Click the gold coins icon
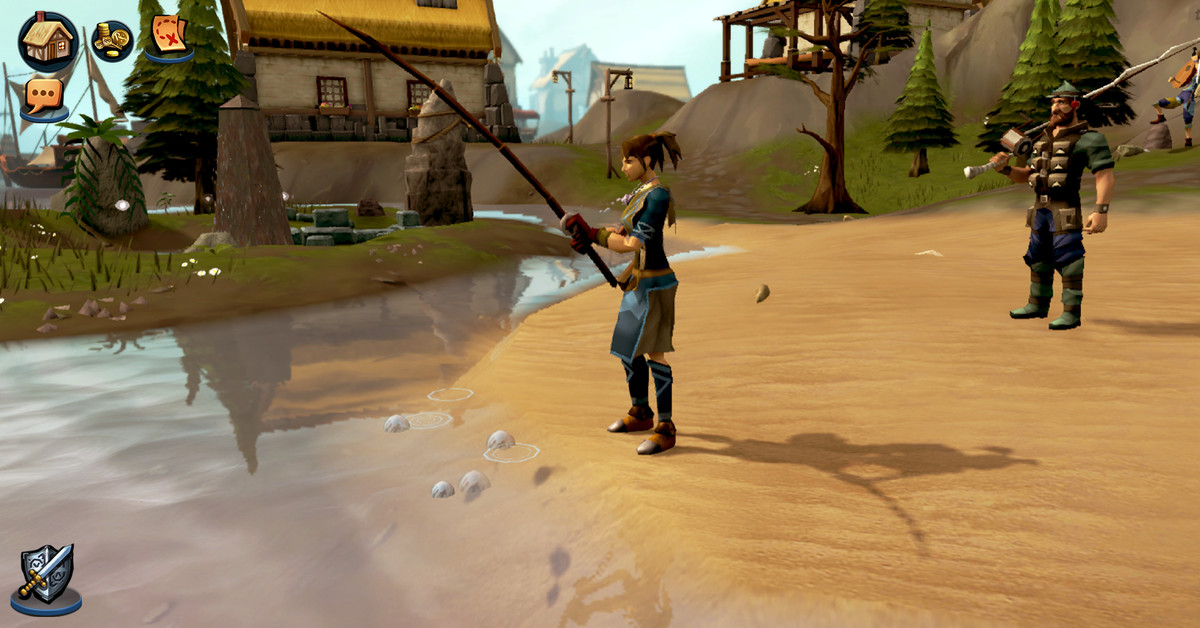This screenshot has width=1200, height=628. click(112, 41)
